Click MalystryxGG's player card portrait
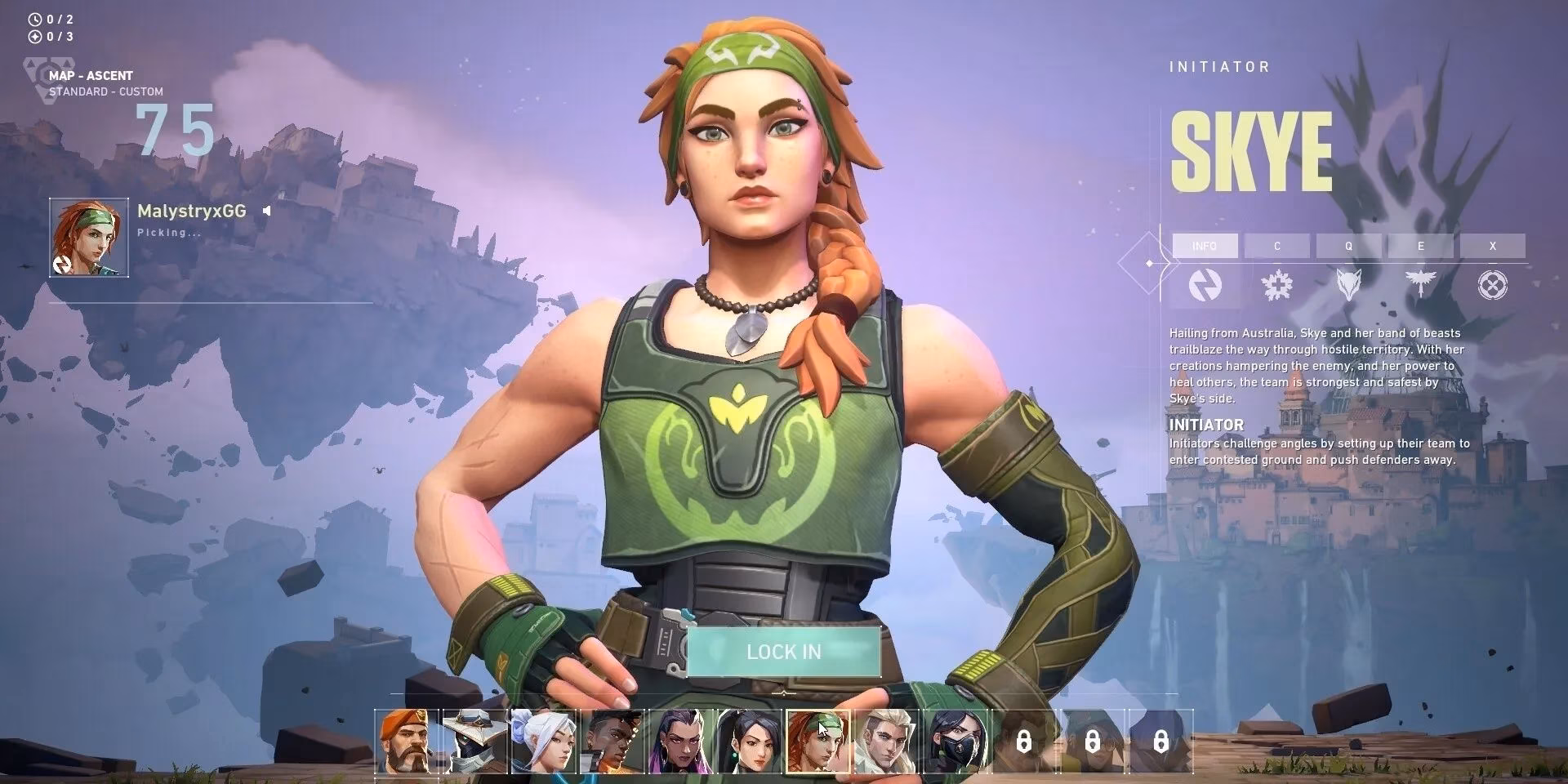This screenshot has width=1568, height=784. click(89, 238)
